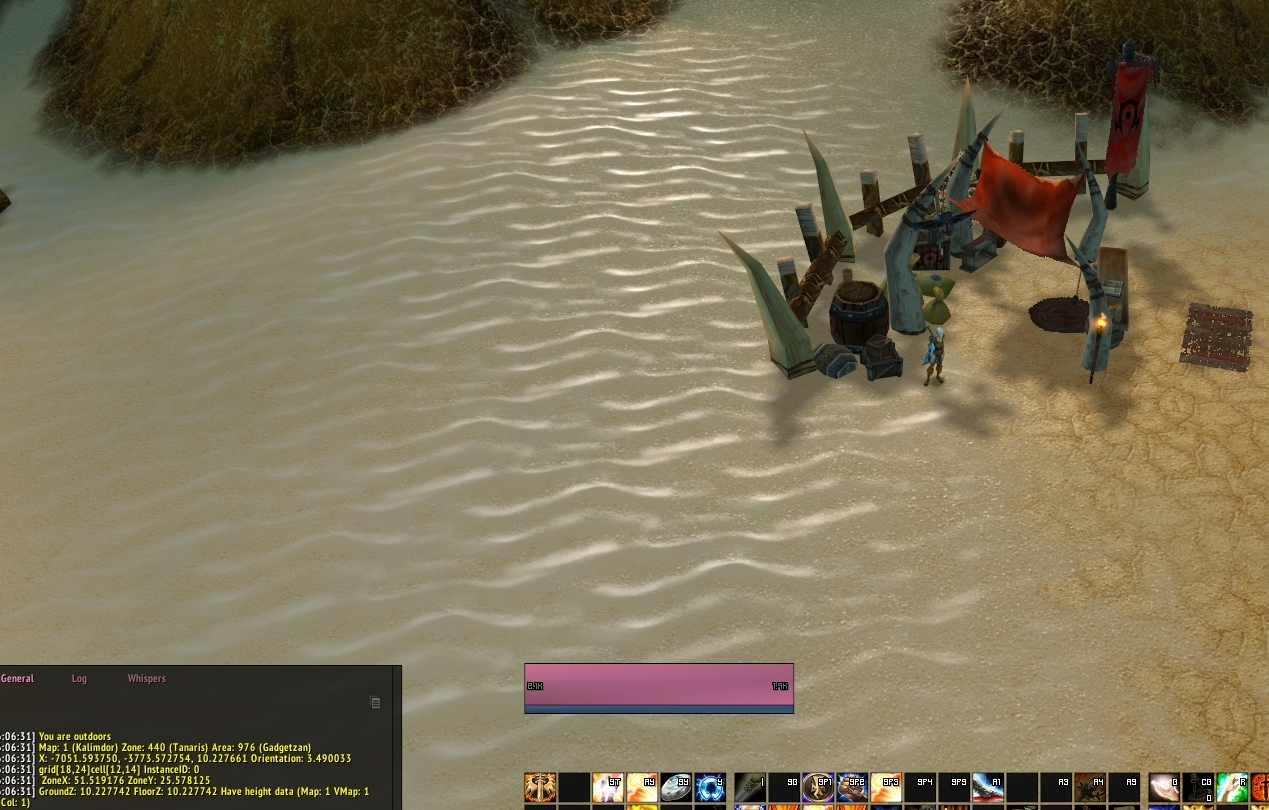
Task: Use the dark item slot labeled CG
Action: point(1198,787)
